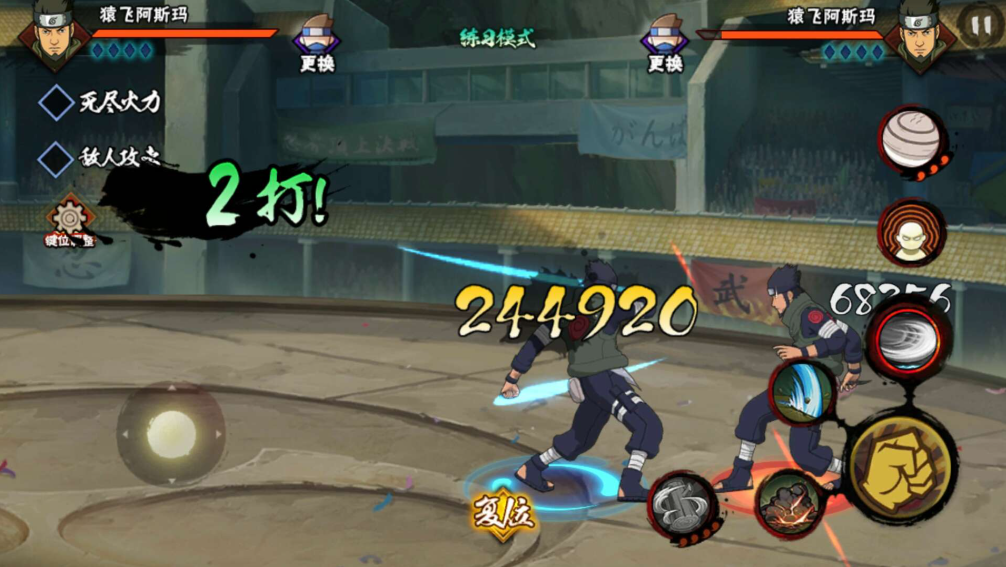This screenshot has height=567, width=1006.
Task: Tap the golden fist basic attack button
Action: 900,465
